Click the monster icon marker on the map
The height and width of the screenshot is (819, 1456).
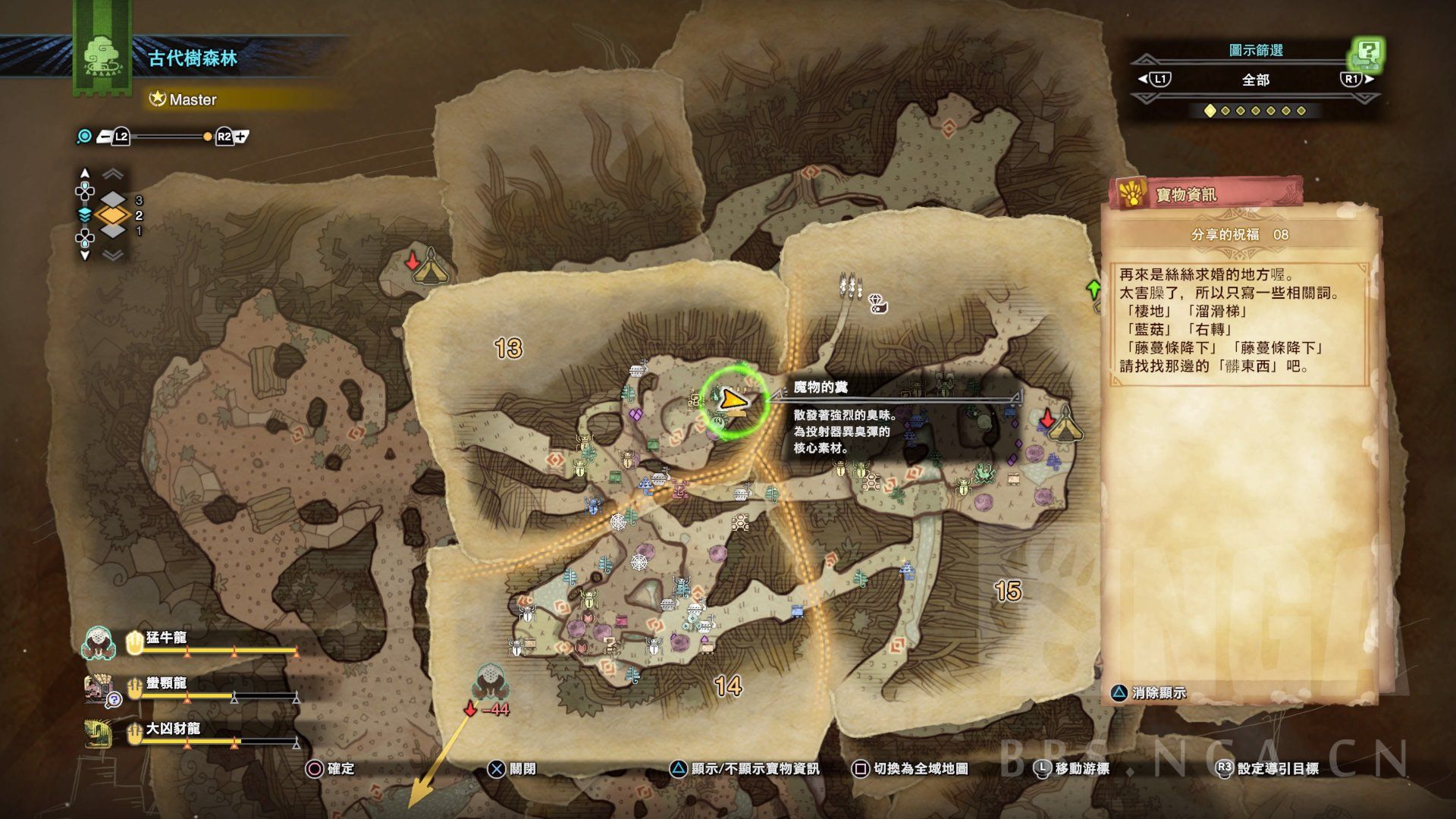click(x=489, y=680)
